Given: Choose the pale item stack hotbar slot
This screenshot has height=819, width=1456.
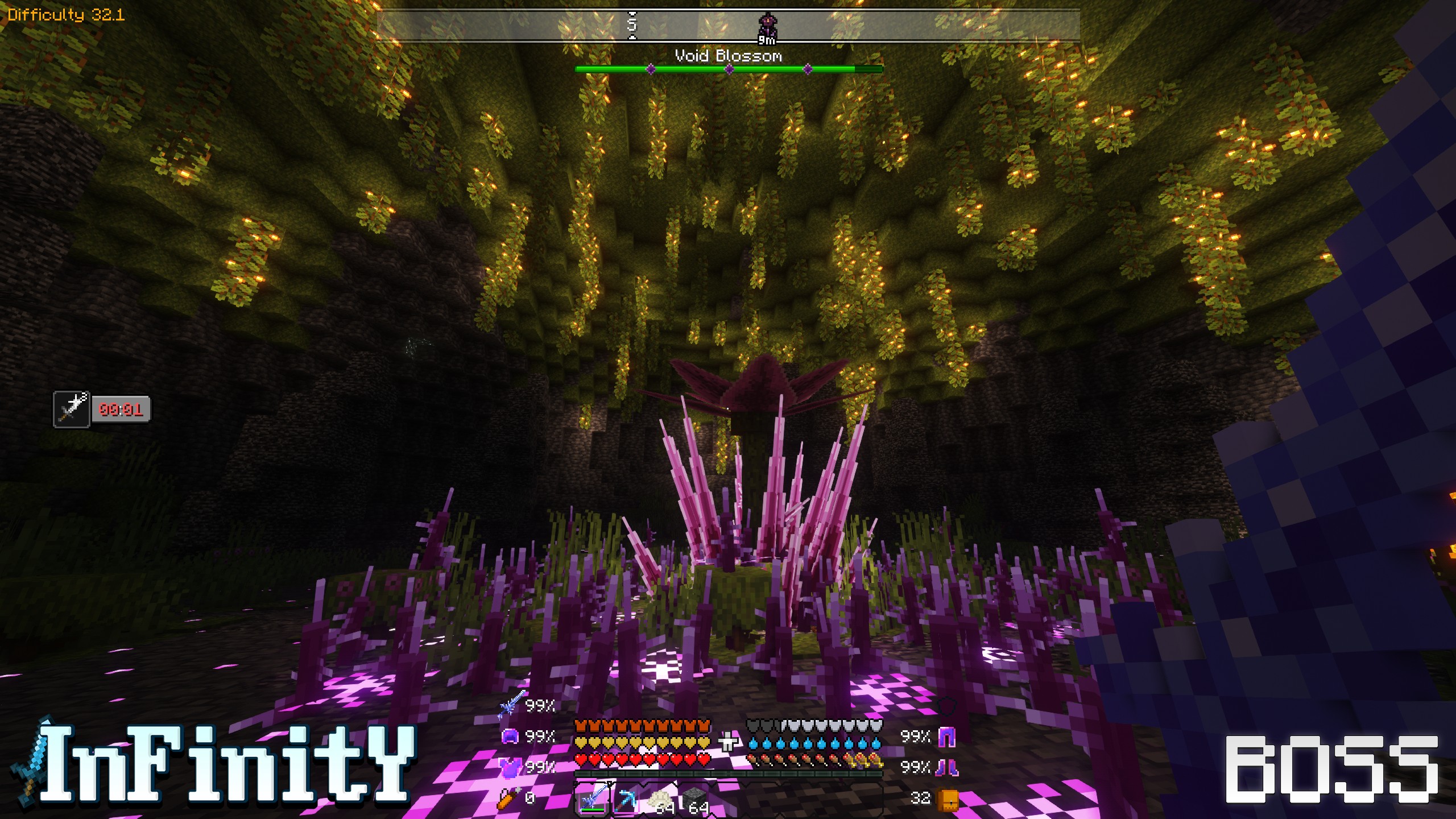Looking at the screenshot, I should (x=661, y=801).
